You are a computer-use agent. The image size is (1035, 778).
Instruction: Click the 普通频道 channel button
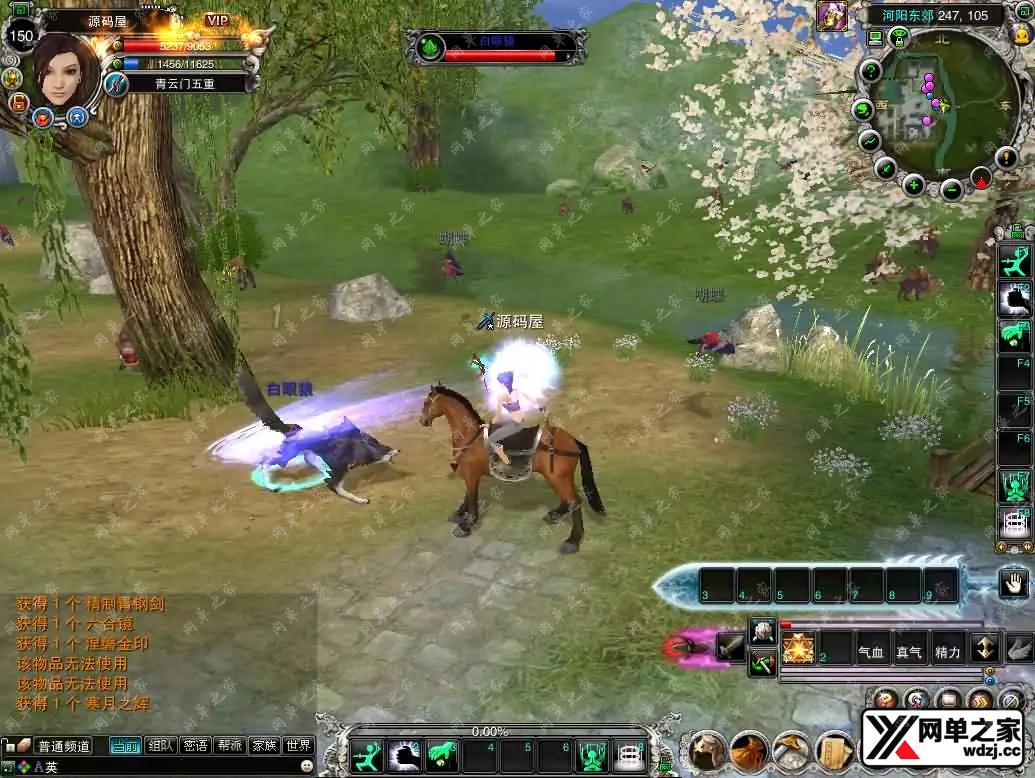coord(63,746)
